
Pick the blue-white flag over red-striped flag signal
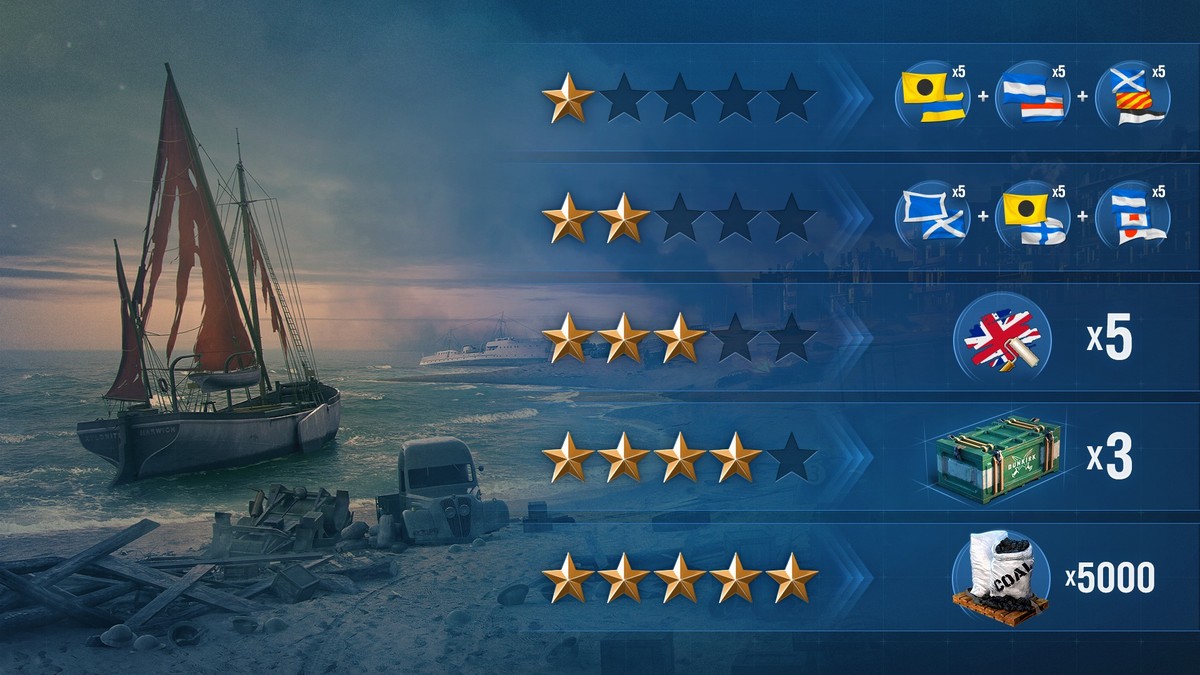1033,97
